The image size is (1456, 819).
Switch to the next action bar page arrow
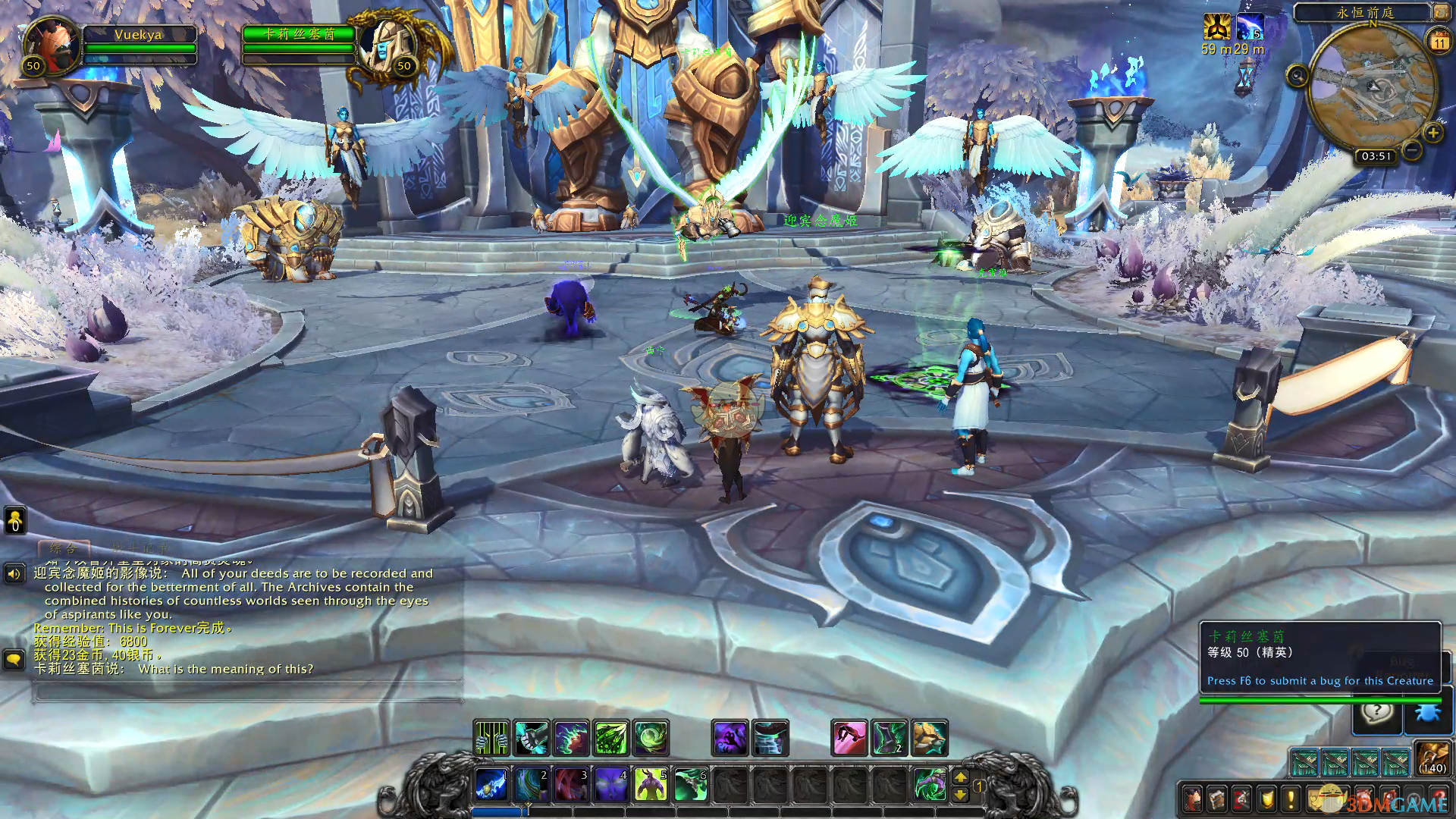click(x=960, y=777)
